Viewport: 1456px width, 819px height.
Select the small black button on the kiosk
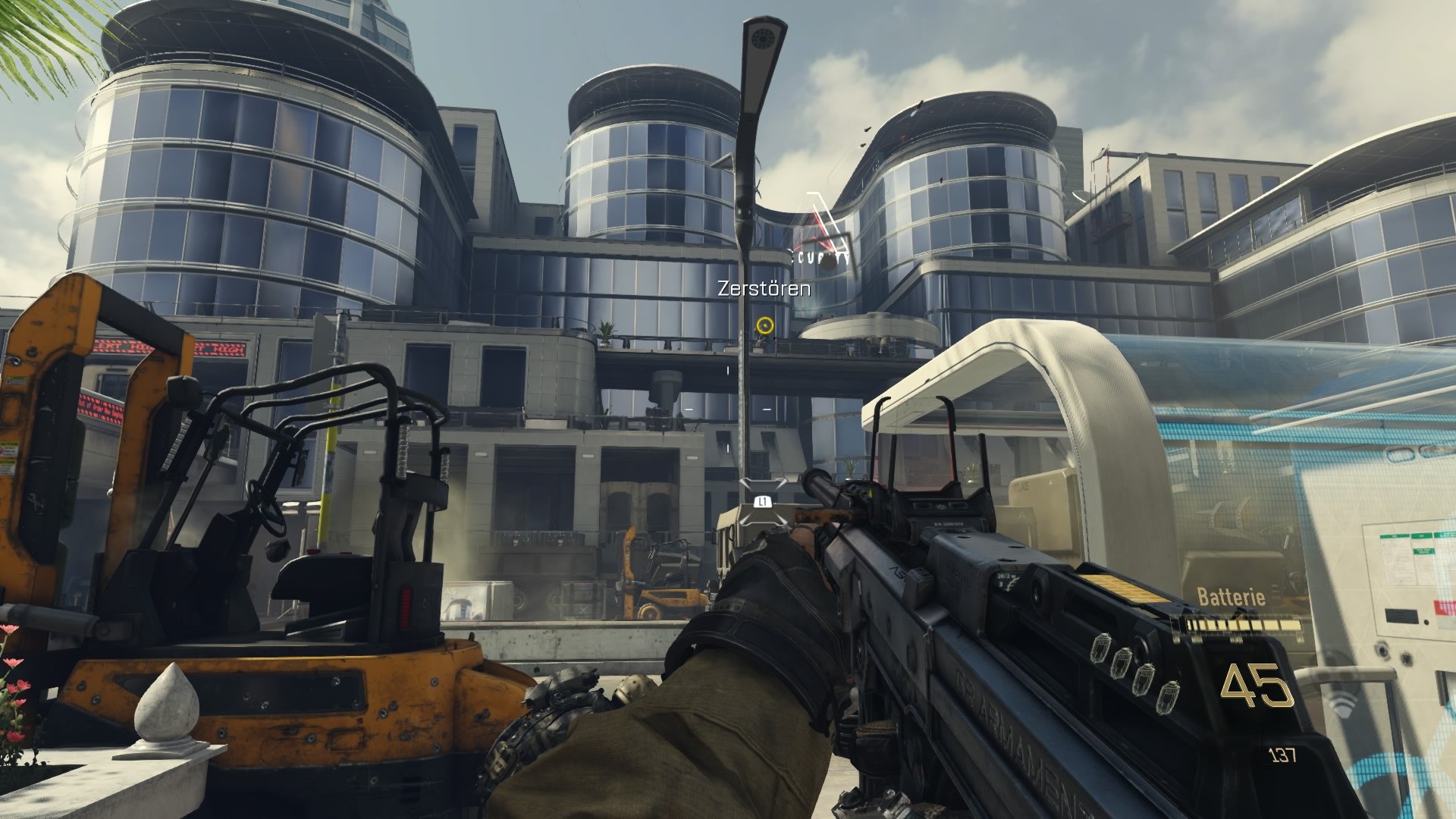(x=1426, y=622)
